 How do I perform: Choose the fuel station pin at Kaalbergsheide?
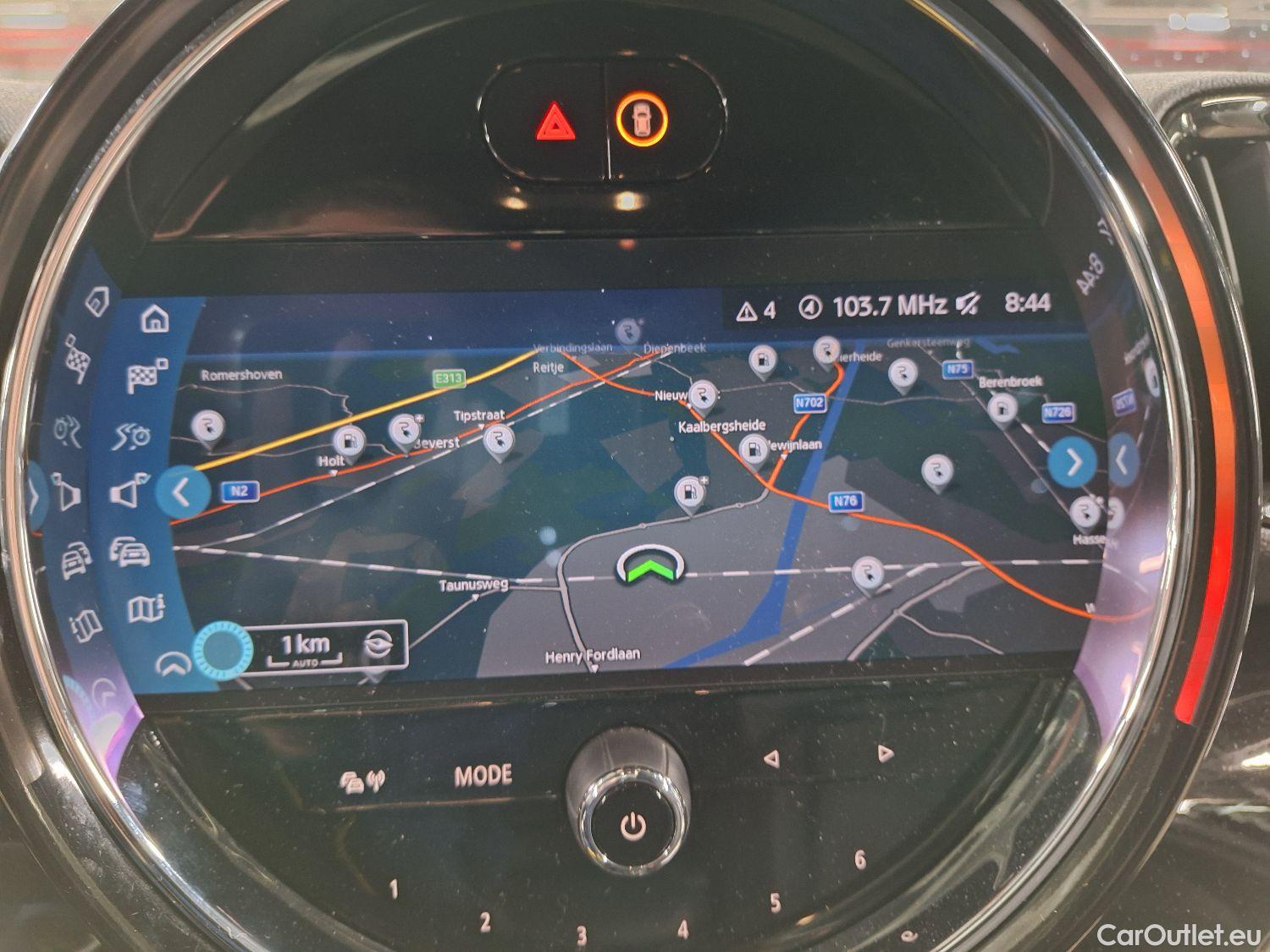click(x=752, y=450)
